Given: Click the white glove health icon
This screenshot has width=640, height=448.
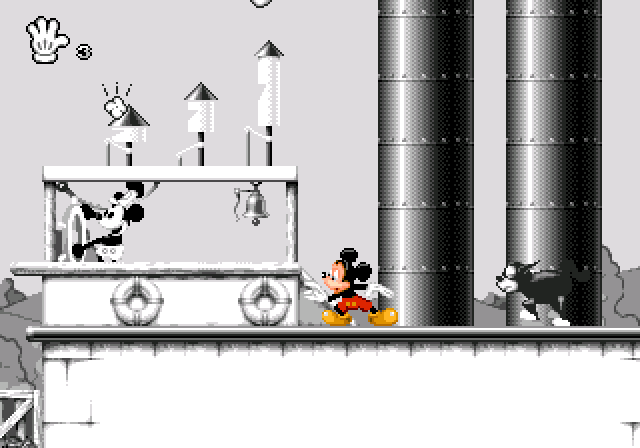Looking at the screenshot, I should (46, 38).
